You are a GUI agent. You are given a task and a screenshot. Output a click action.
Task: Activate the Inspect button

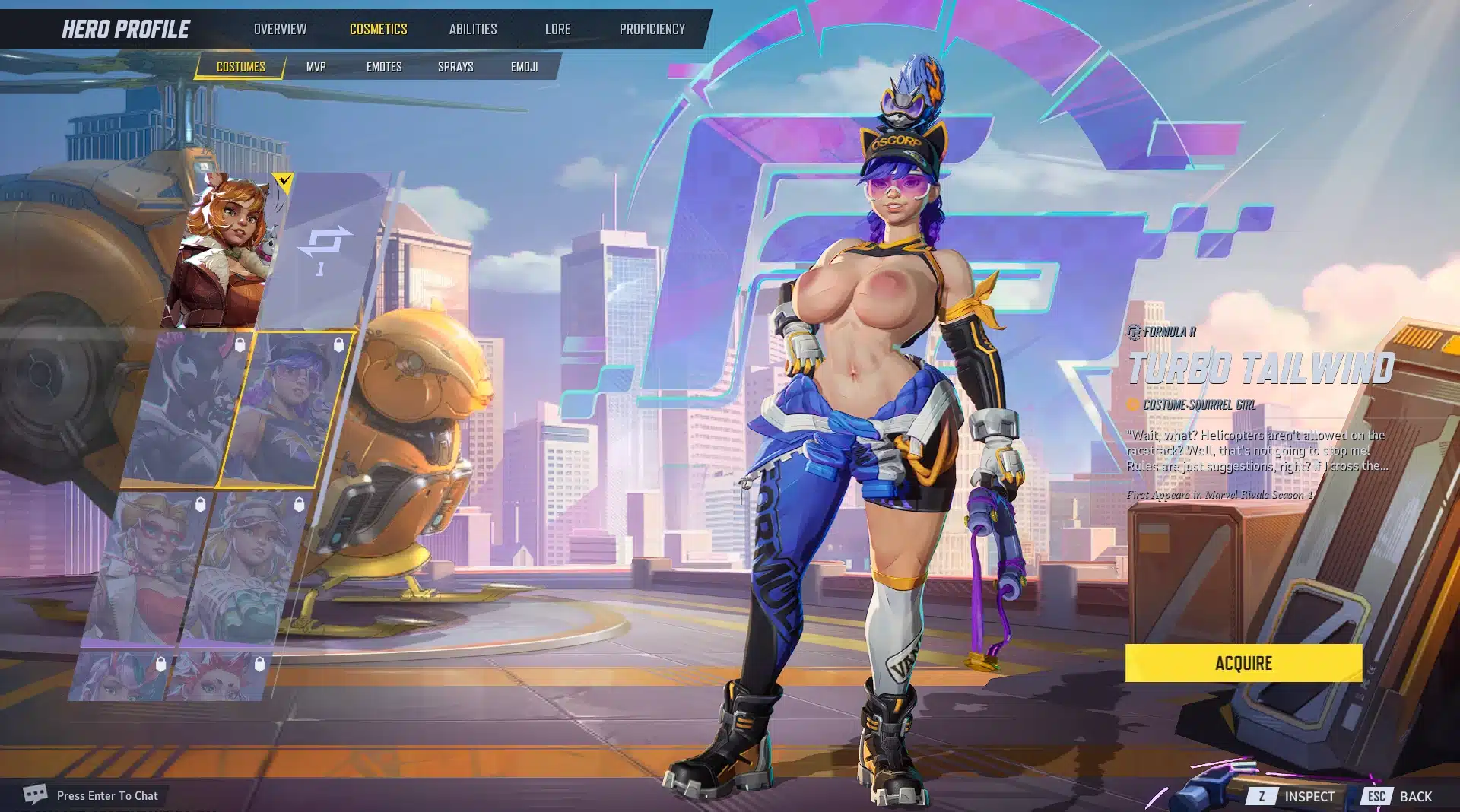[x=1293, y=796]
